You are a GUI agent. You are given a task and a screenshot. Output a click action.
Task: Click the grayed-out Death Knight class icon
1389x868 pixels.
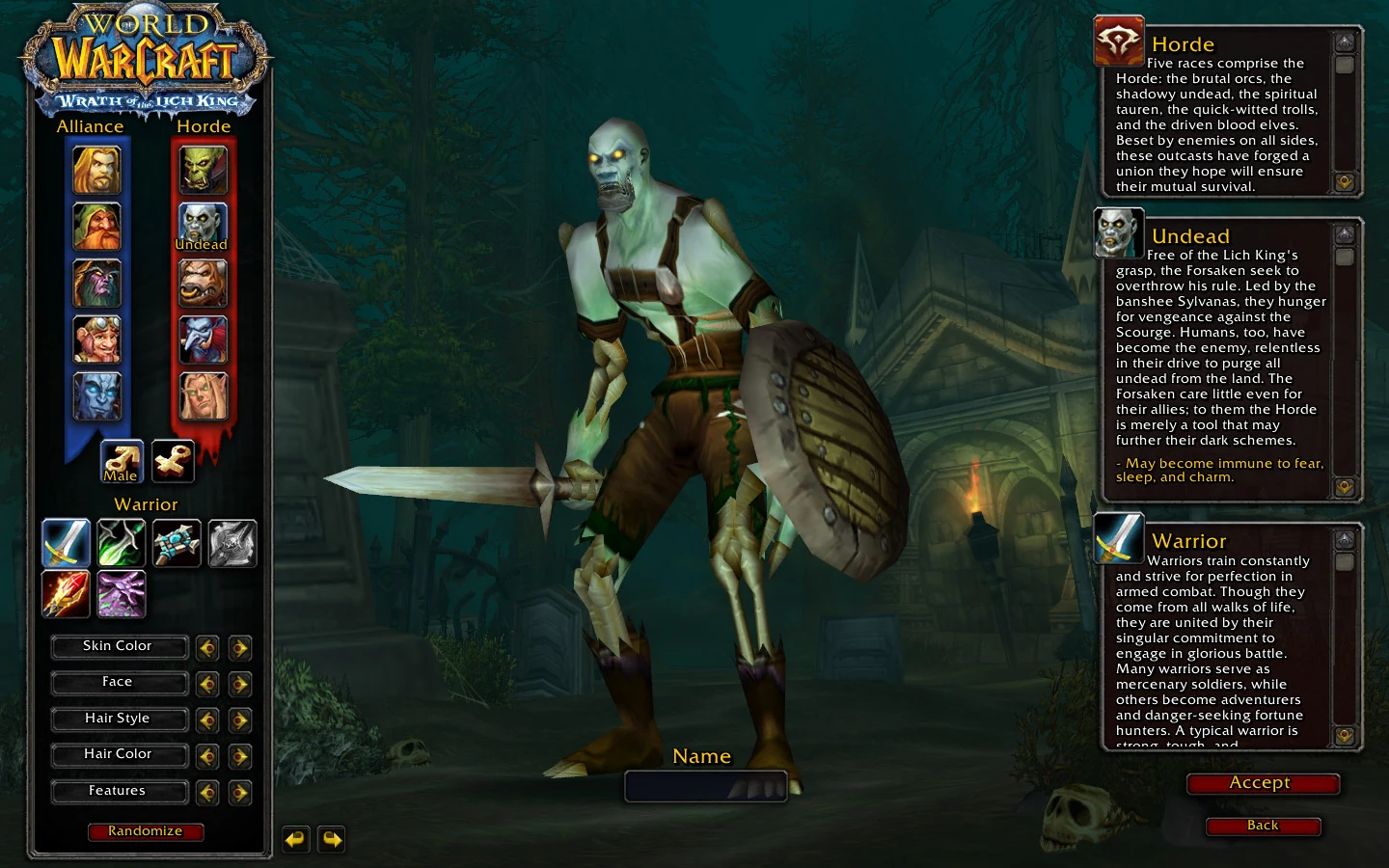point(231,543)
